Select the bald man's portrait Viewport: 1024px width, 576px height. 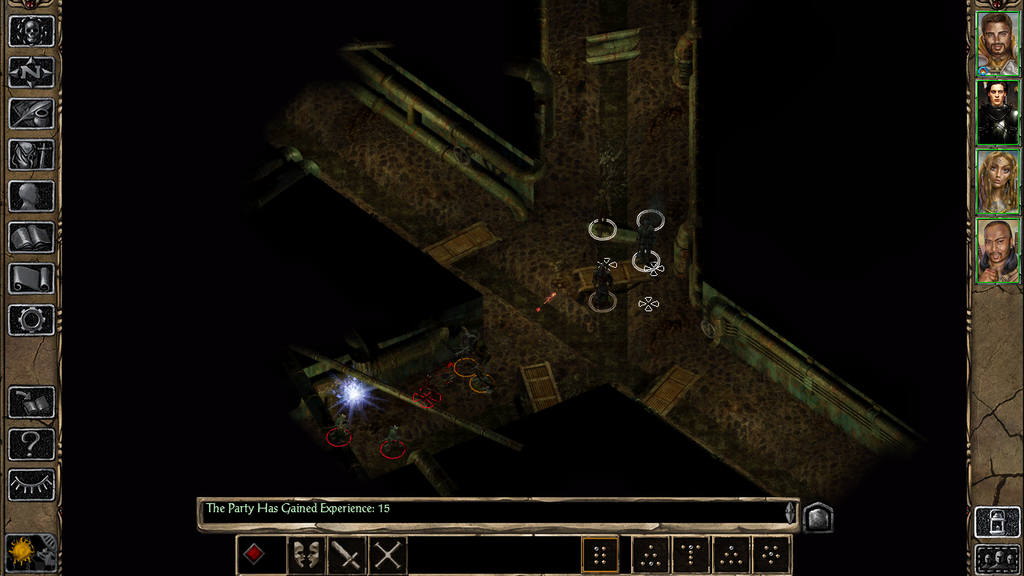coord(997,250)
